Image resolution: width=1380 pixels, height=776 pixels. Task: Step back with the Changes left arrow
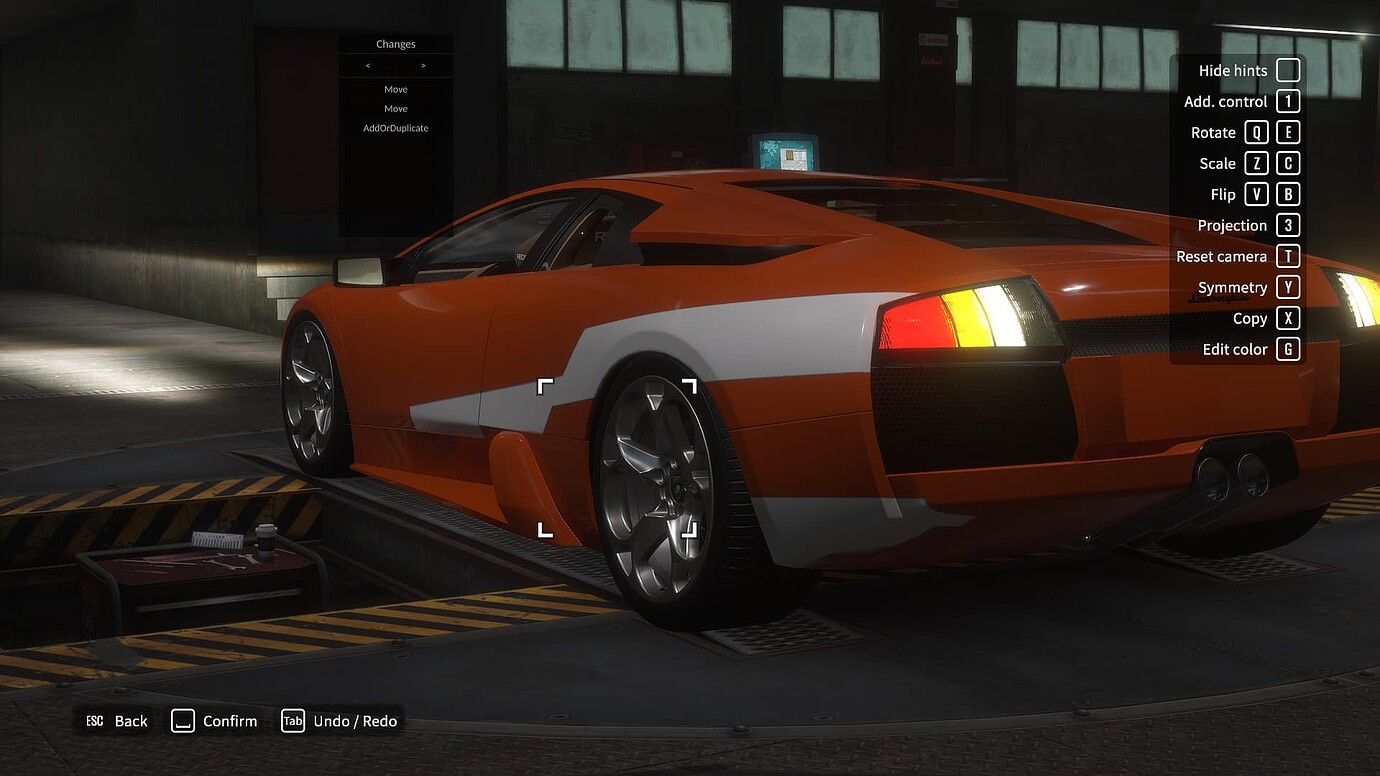(x=368, y=66)
